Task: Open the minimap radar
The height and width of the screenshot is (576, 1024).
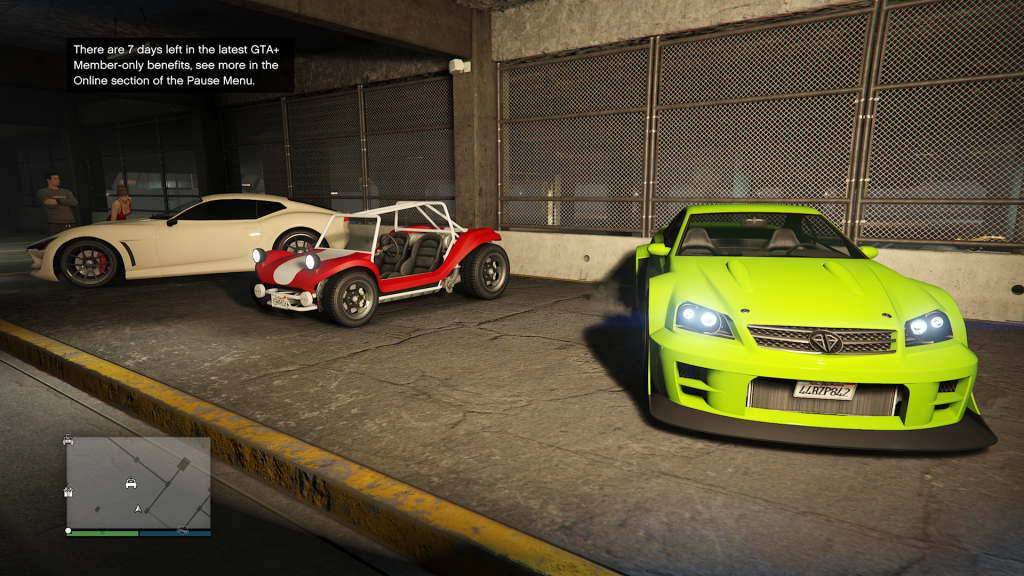Action: [139, 482]
